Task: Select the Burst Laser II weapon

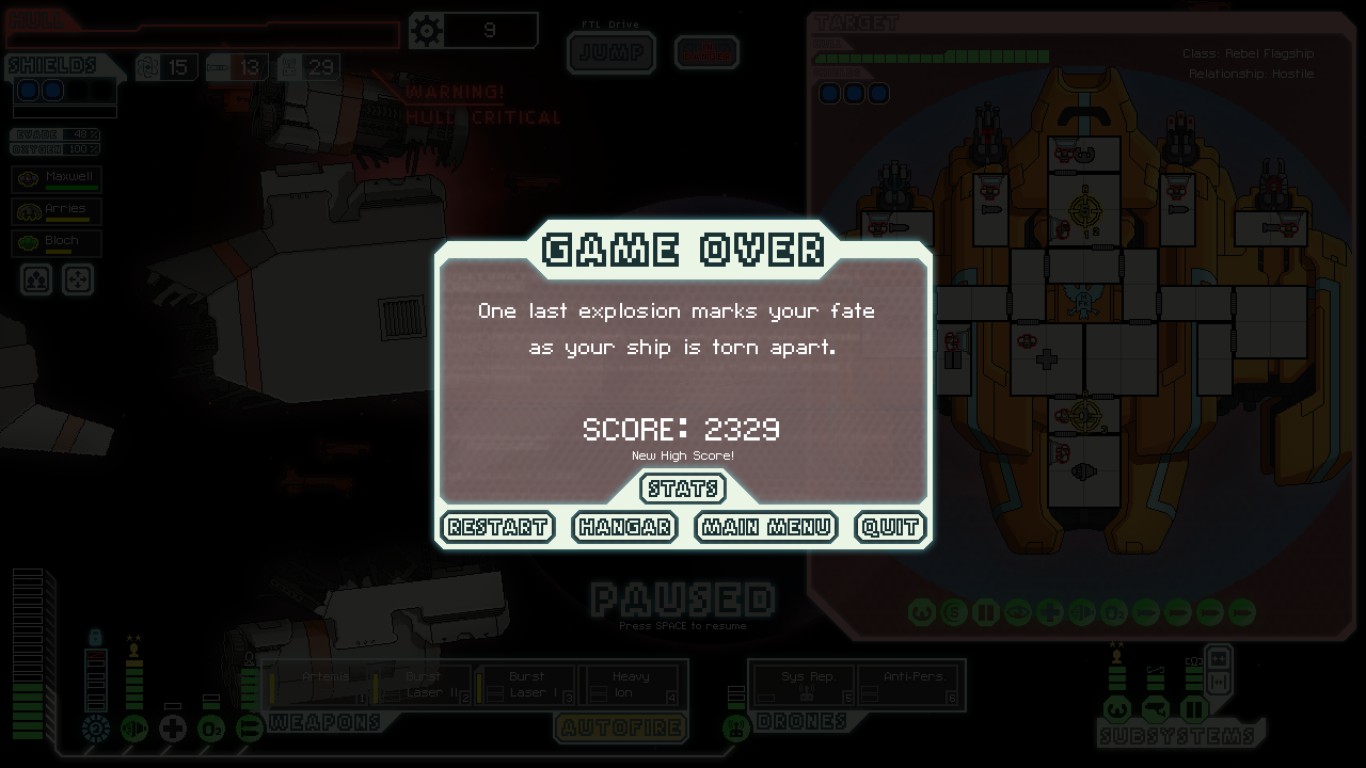Action: (x=425, y=685)
